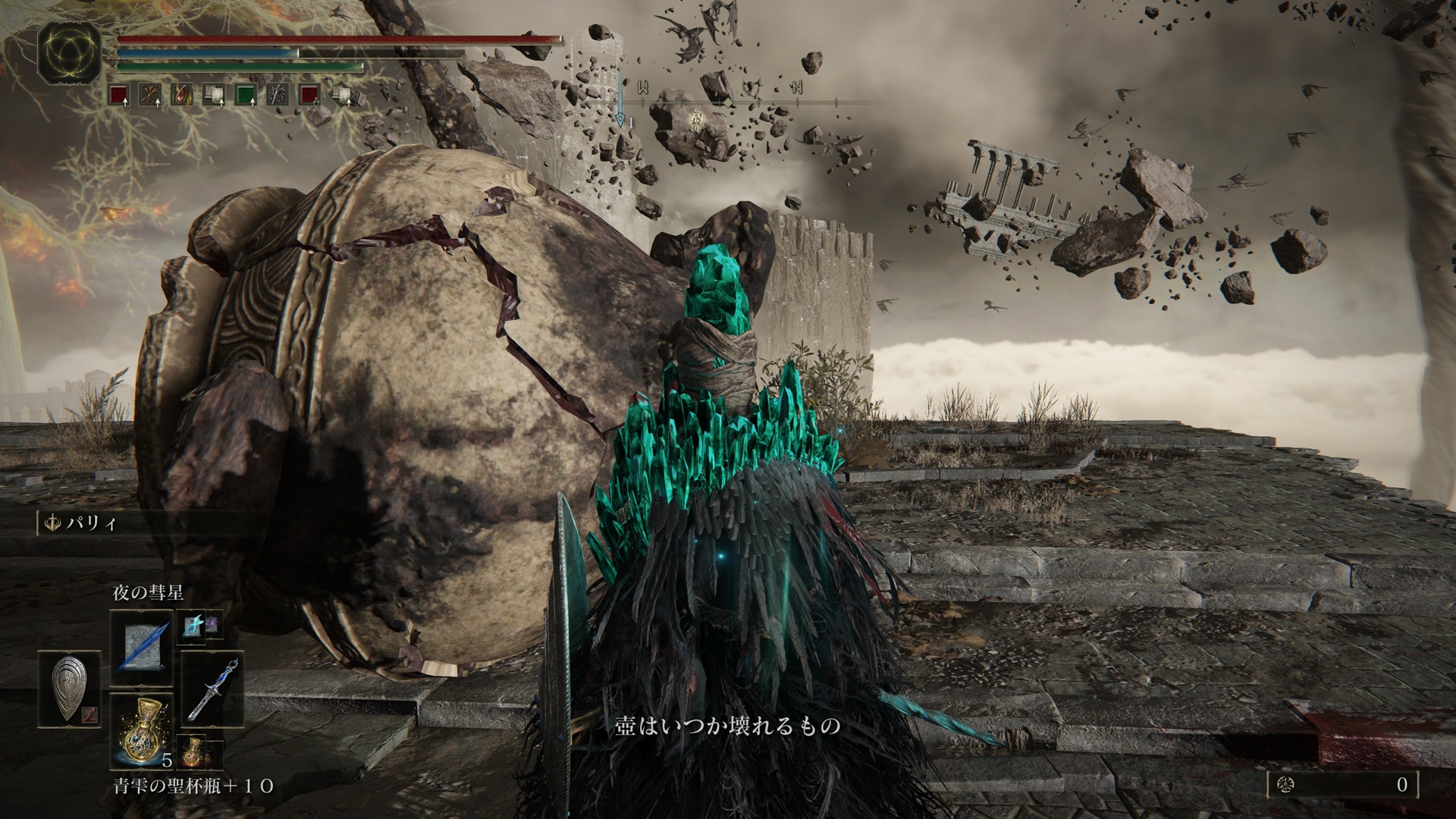Image resolution: width=1456 pixels, height=819 pixels.
Task: Inspect the crossed arrows buff icon
Action: click(x=149, y=96)
